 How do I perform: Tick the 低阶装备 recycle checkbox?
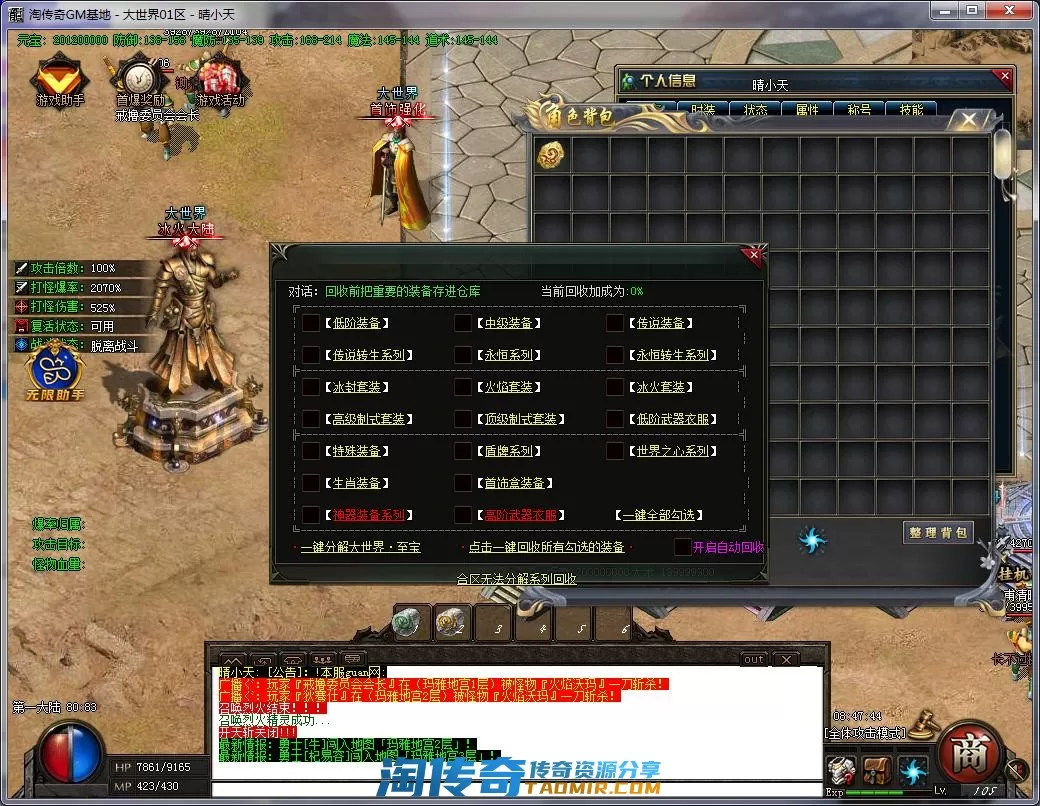pyautogui.click(x=311, y=323)
